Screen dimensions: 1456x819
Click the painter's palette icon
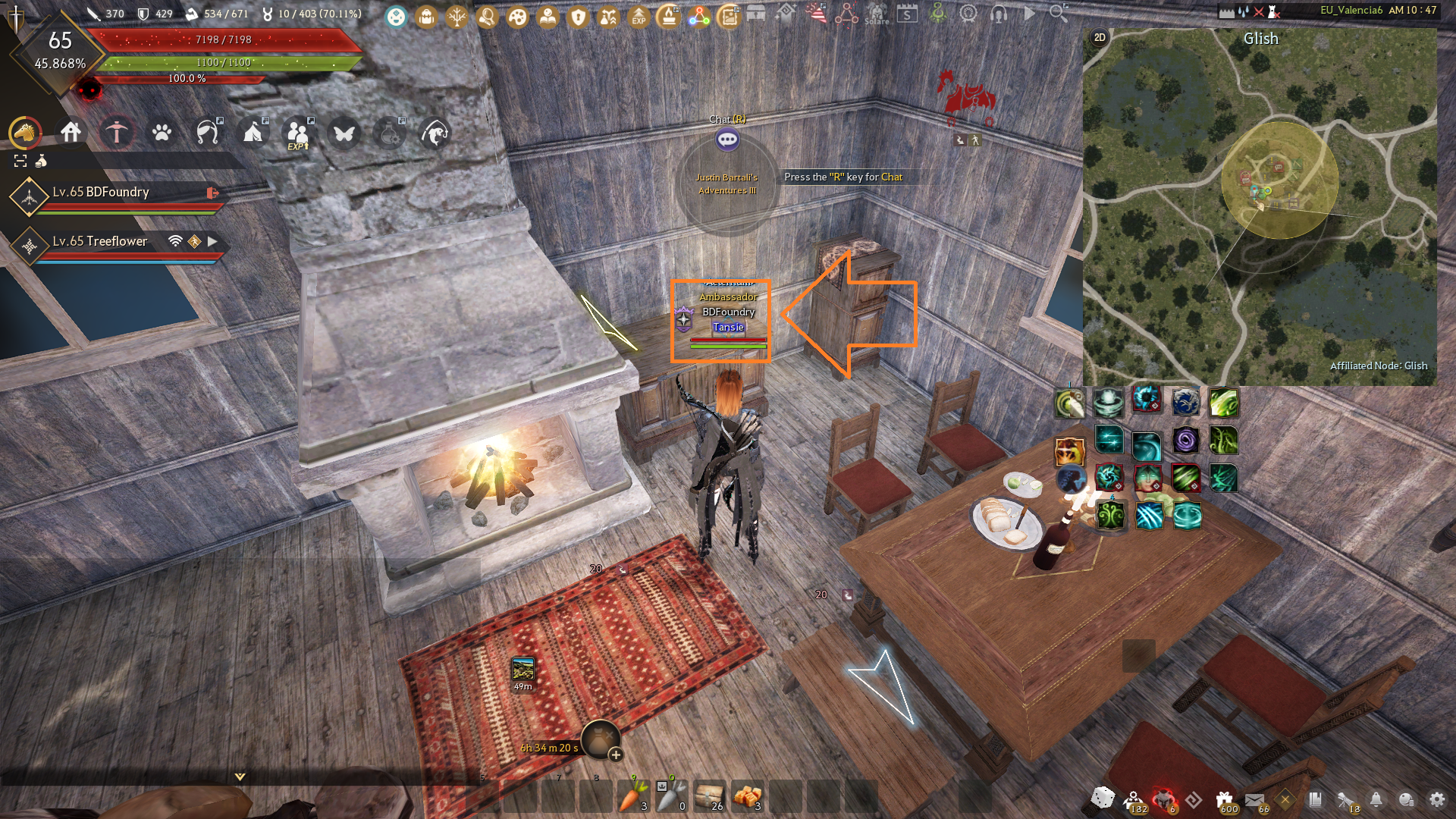click(x=518, y=16)
